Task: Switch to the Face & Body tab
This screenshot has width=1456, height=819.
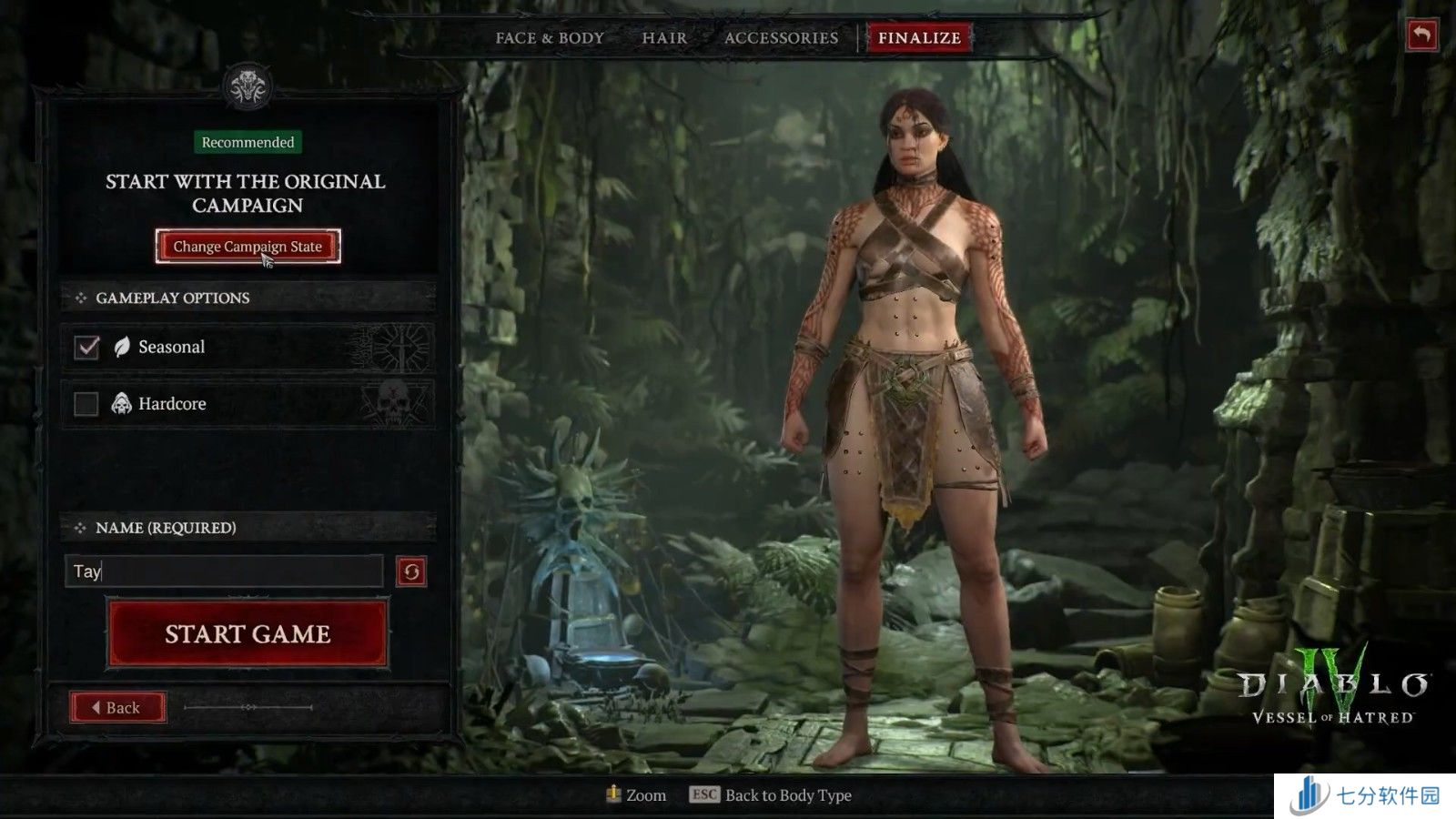Action: point(550,38)
